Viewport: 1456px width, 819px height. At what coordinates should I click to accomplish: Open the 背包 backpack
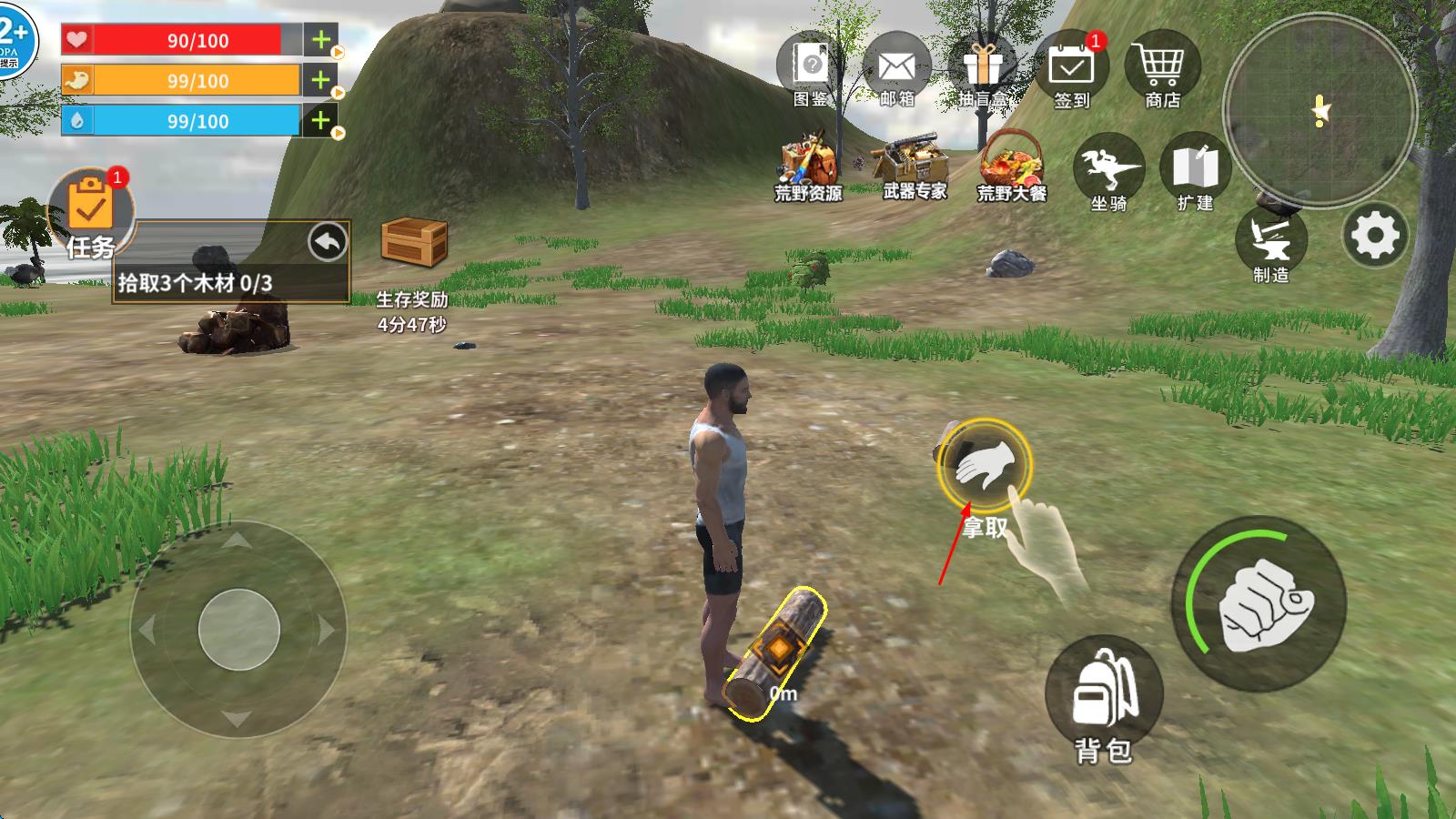click(1103, 696)
